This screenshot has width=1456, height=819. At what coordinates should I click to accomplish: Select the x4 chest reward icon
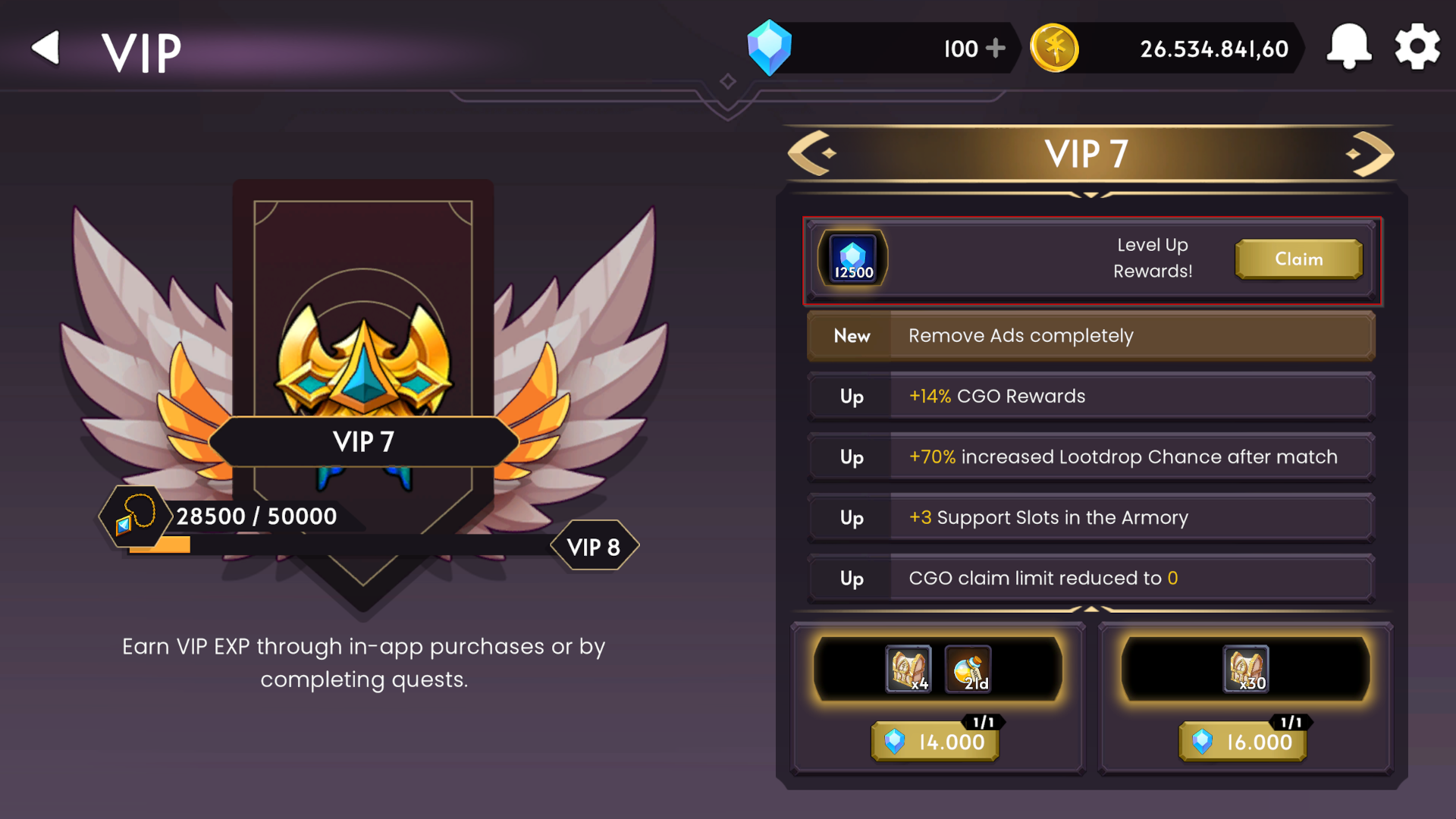(908, 670)
